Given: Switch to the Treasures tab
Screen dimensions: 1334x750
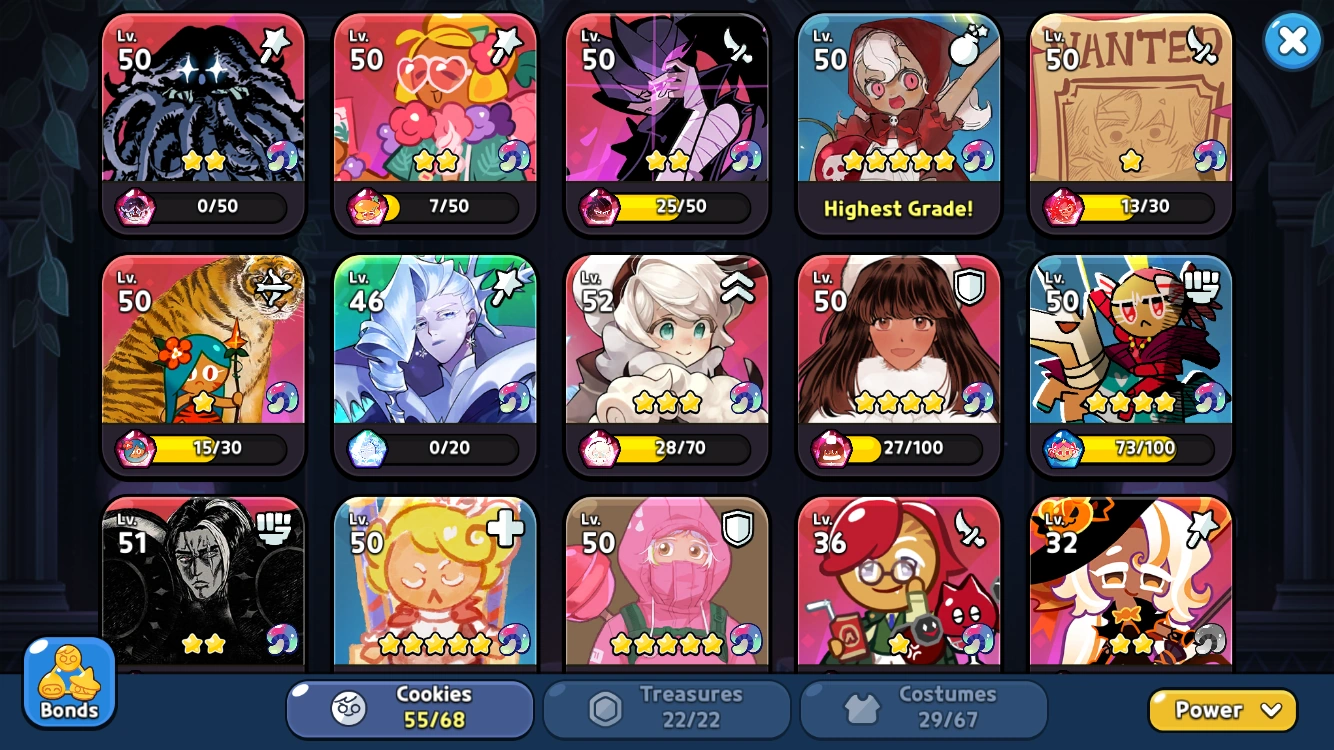Looking at the screenshot, I should point(667,709).
